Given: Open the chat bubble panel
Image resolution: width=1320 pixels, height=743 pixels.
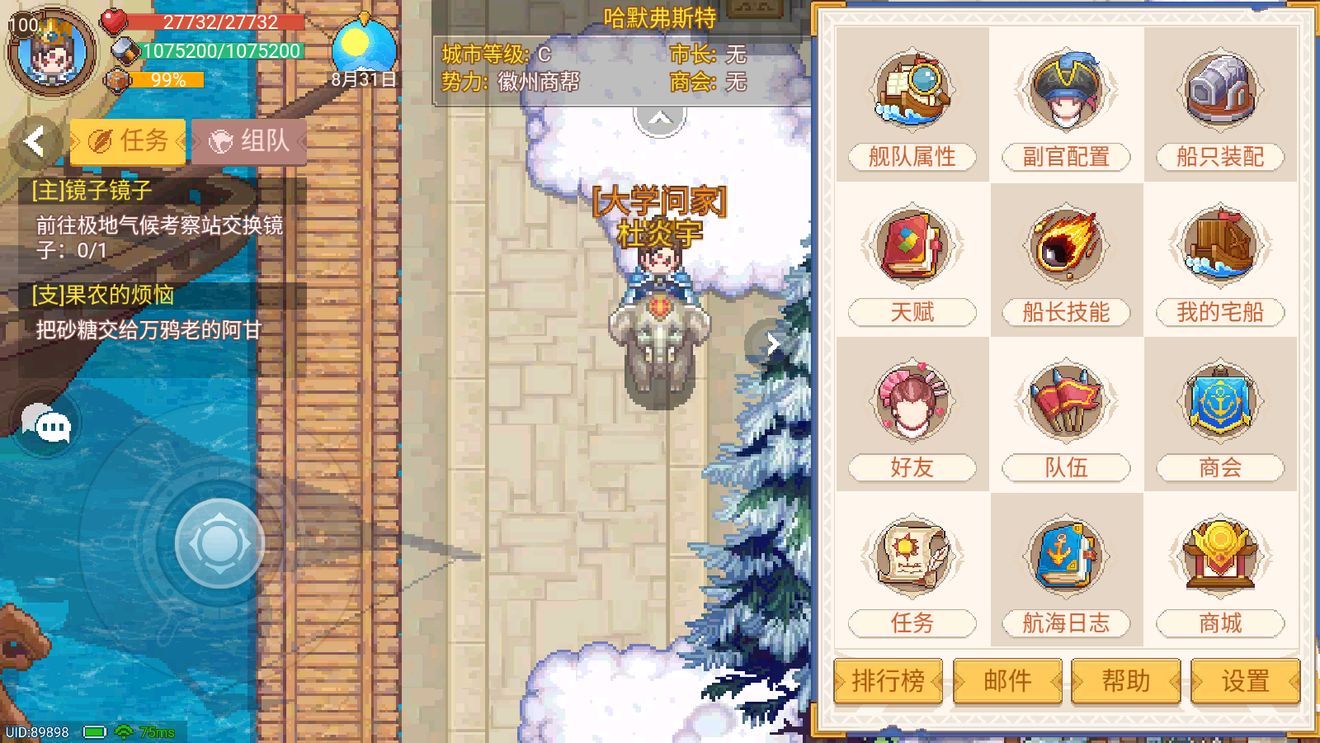Looking at the screenshot, I should click(x=44, y=424).
